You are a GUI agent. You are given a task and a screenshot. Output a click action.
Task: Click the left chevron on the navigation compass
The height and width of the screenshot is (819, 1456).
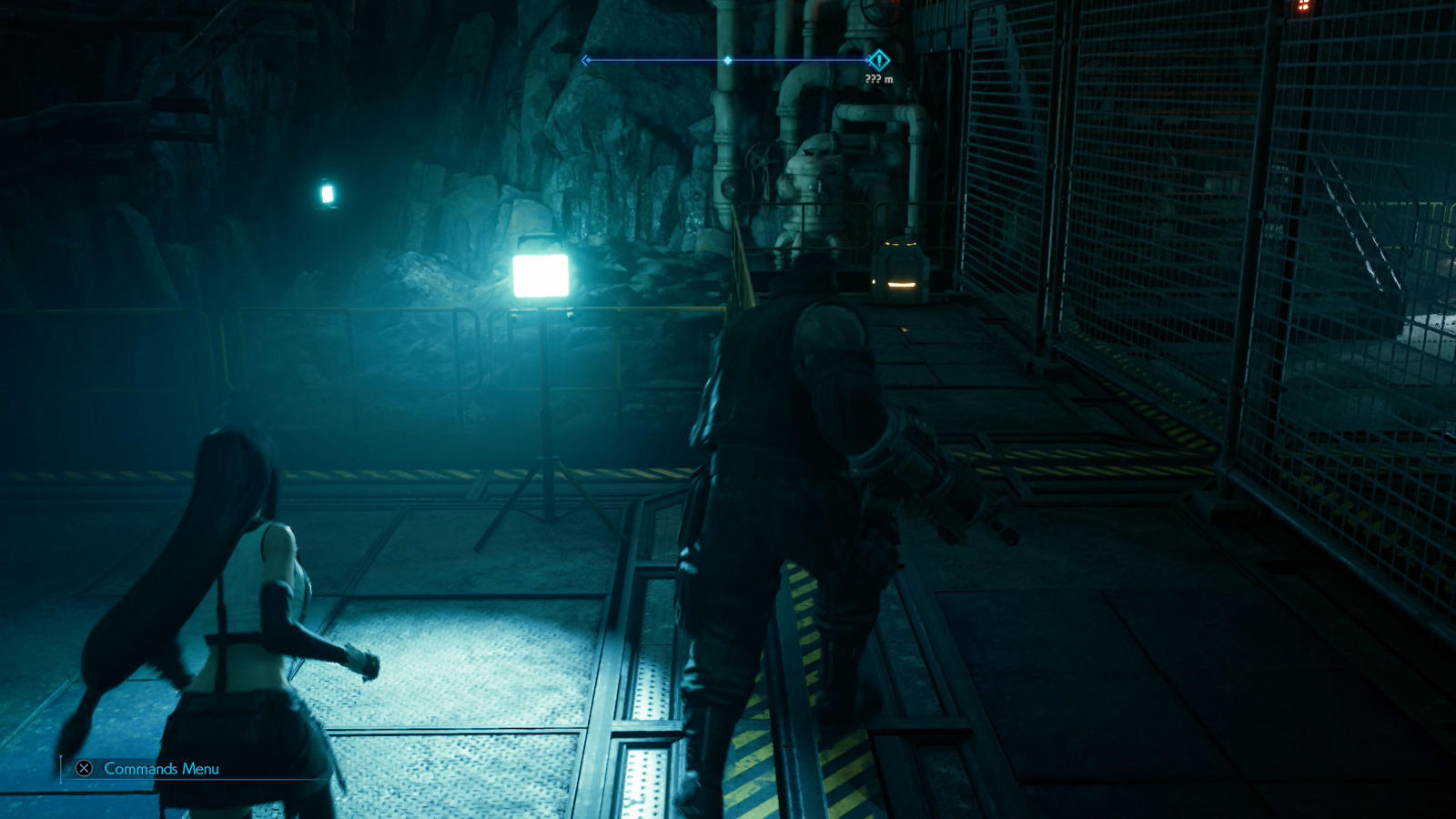584,58
